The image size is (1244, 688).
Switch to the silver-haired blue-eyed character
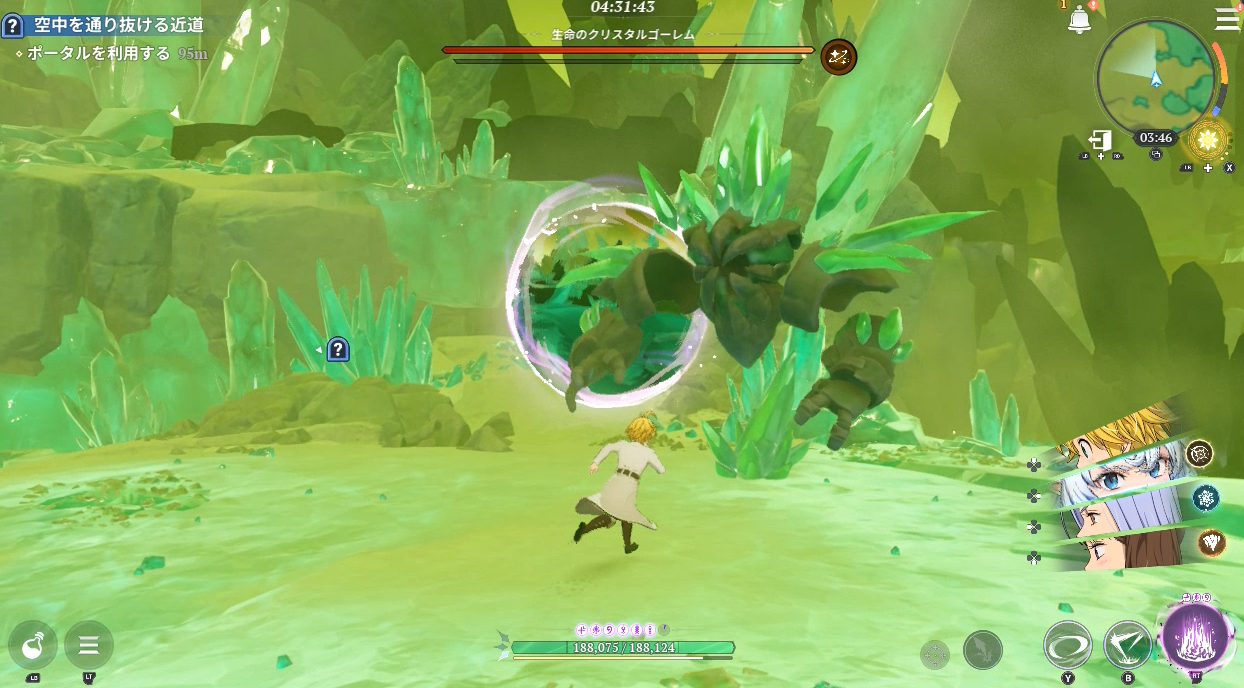[x=1120, y=473]
